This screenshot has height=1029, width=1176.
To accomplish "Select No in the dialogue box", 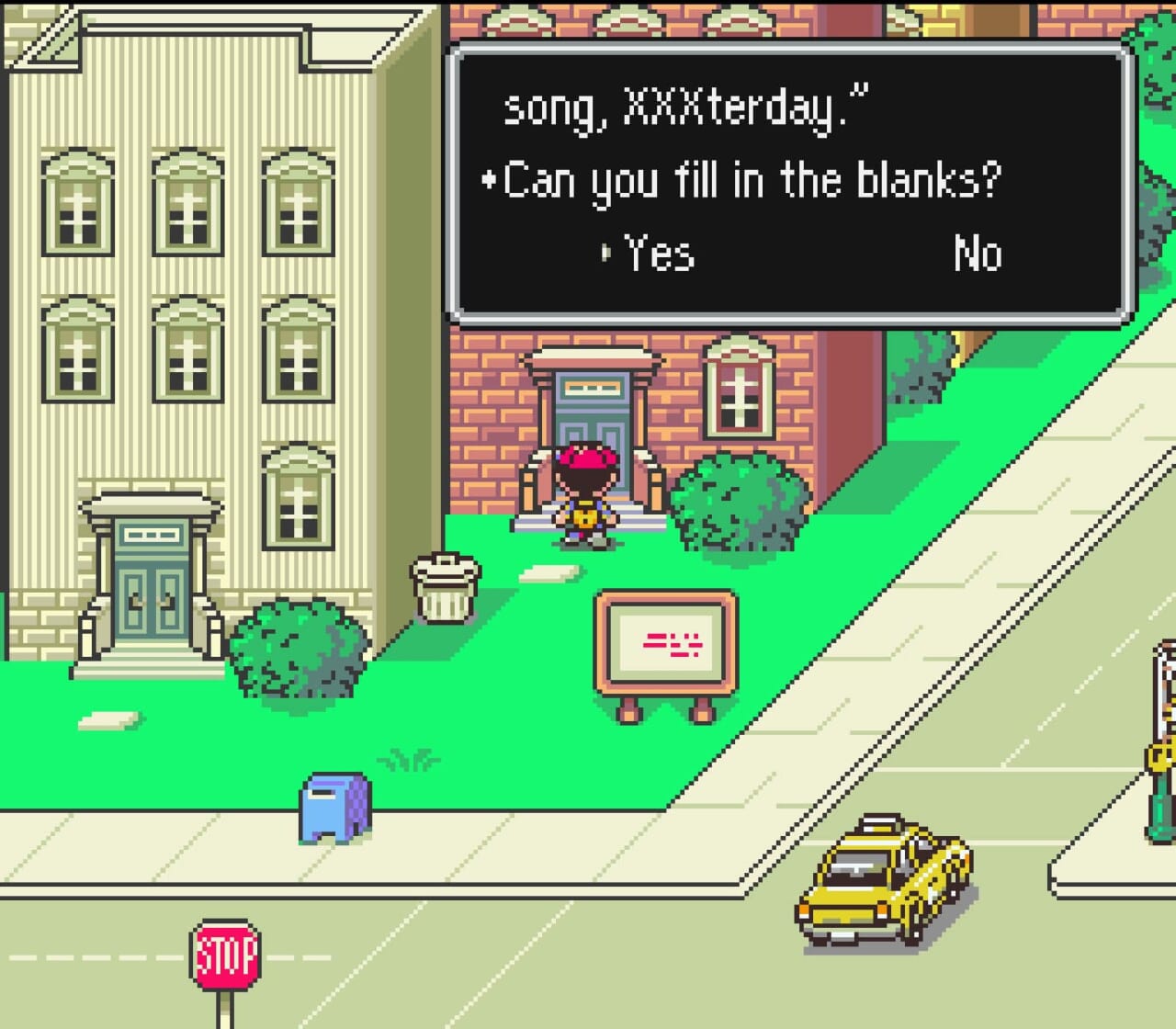I will 977,253.
